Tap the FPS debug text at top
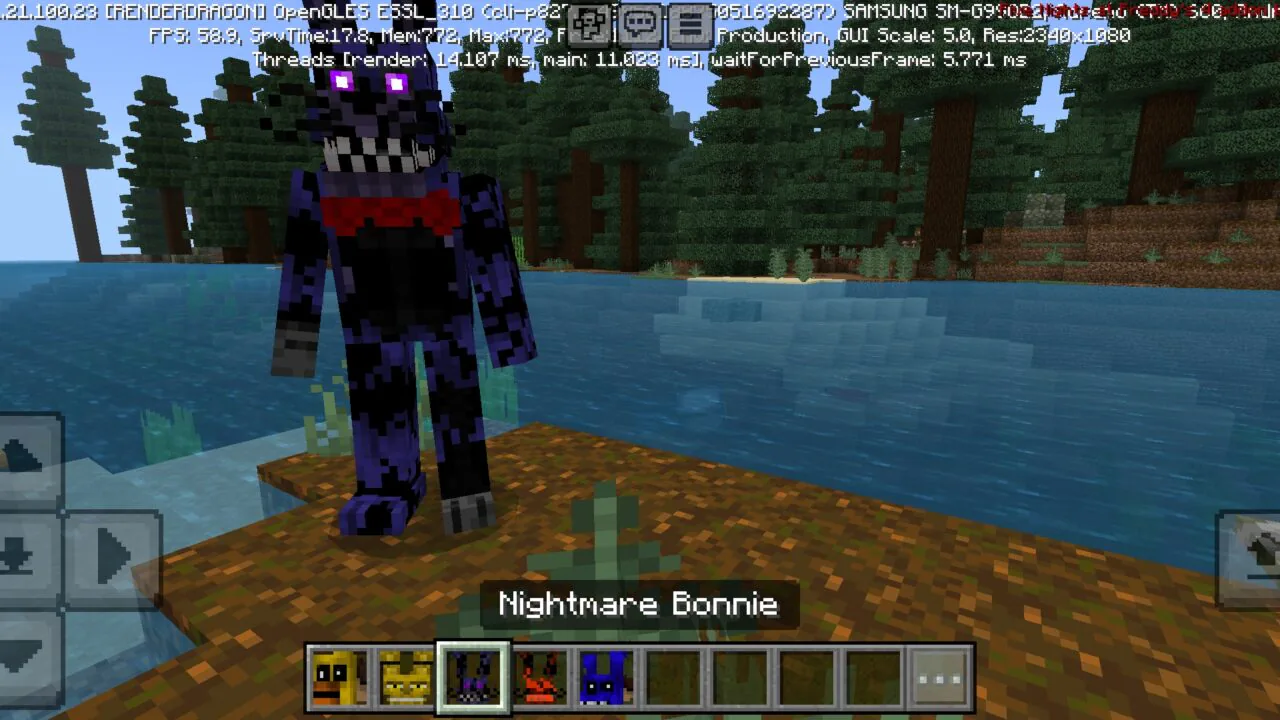This screenshot has width=1280, height=720. click(185, 35)
